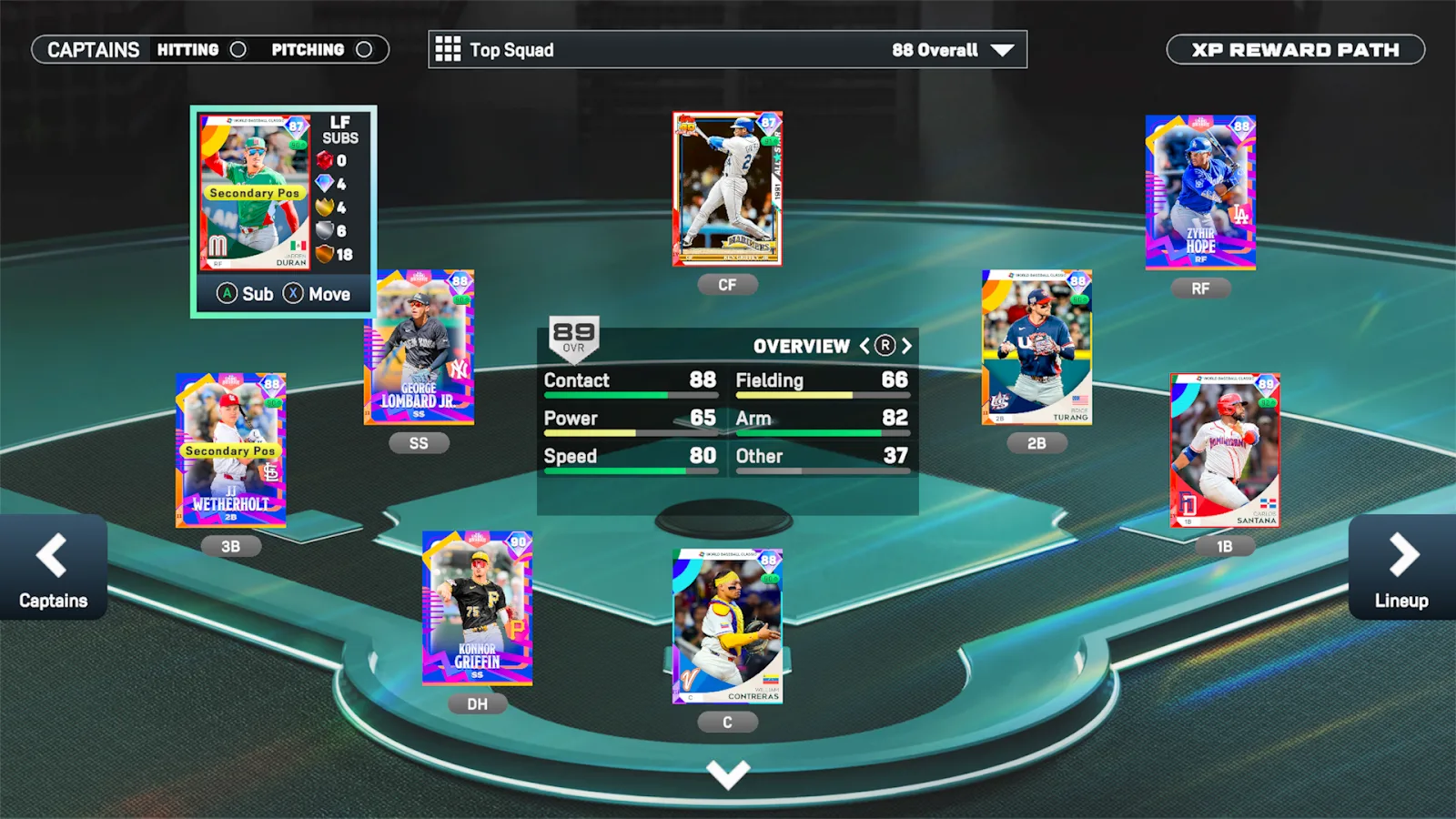Viewport: 1456px width, 819px height.
Task: Open the Top Squad dropdown
Action: (x=727, y=50)
